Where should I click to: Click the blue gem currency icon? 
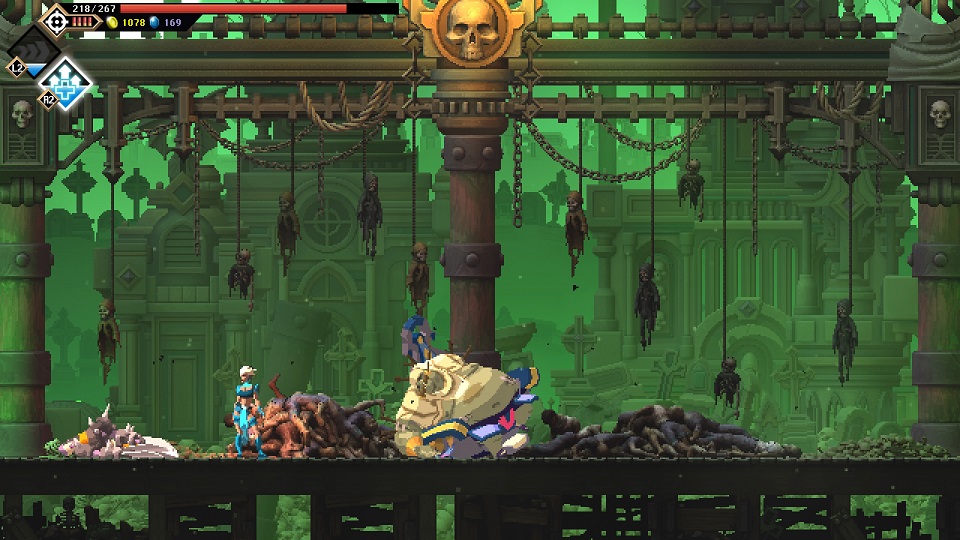click(155, 22)
